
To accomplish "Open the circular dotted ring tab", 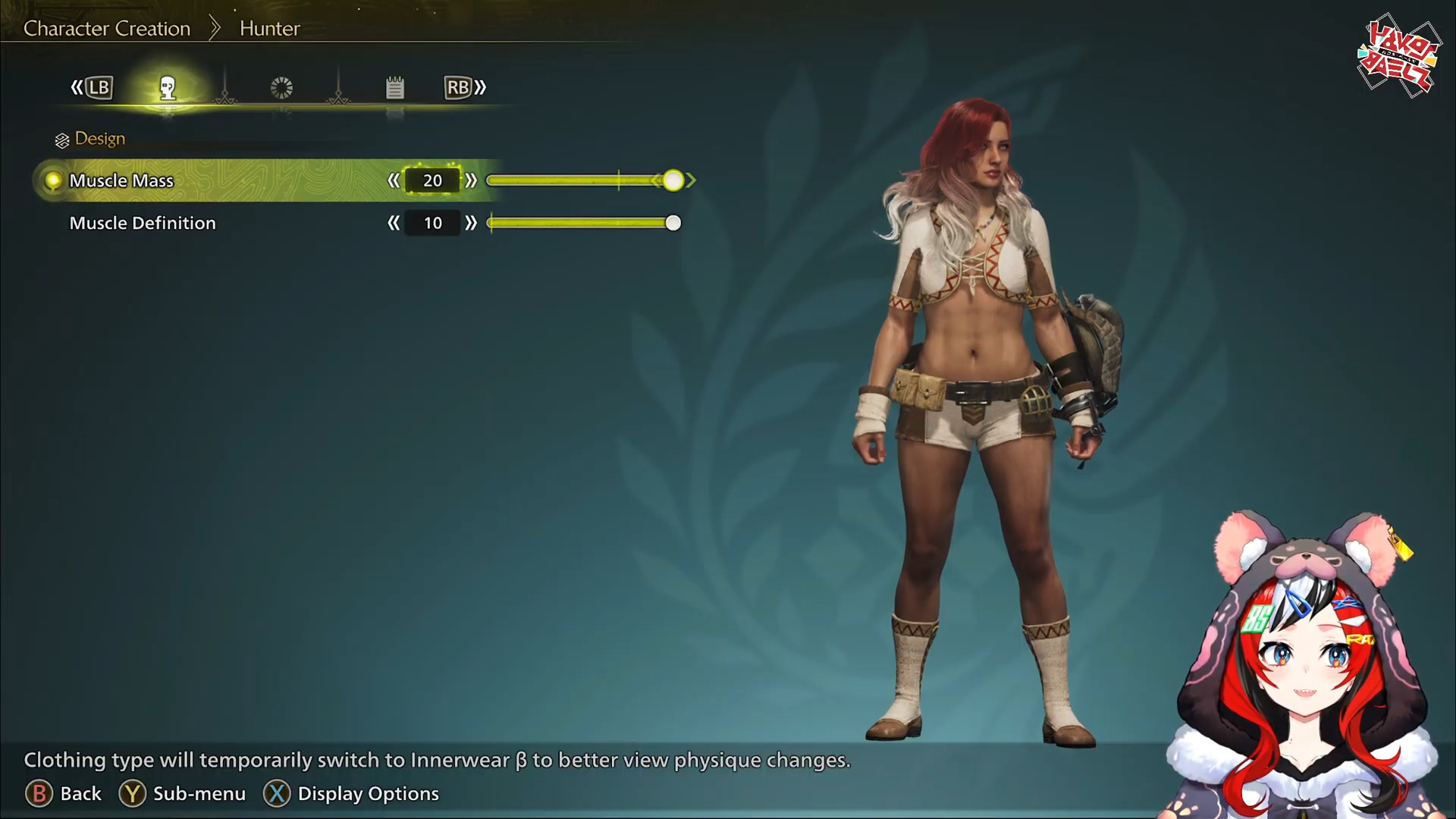I will pos(281,88).
